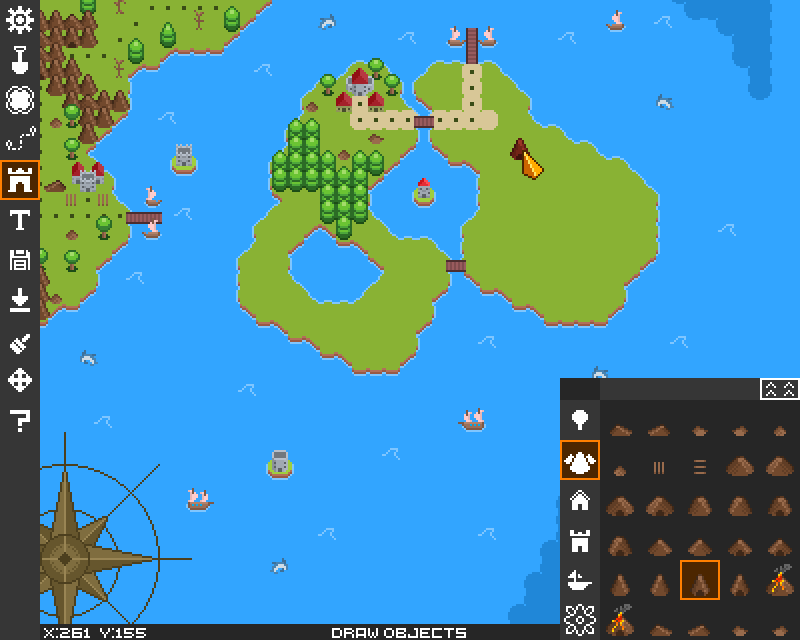Select the shovel terrain tool
This screenshot has height=640, width=800.
click(20, 60)
